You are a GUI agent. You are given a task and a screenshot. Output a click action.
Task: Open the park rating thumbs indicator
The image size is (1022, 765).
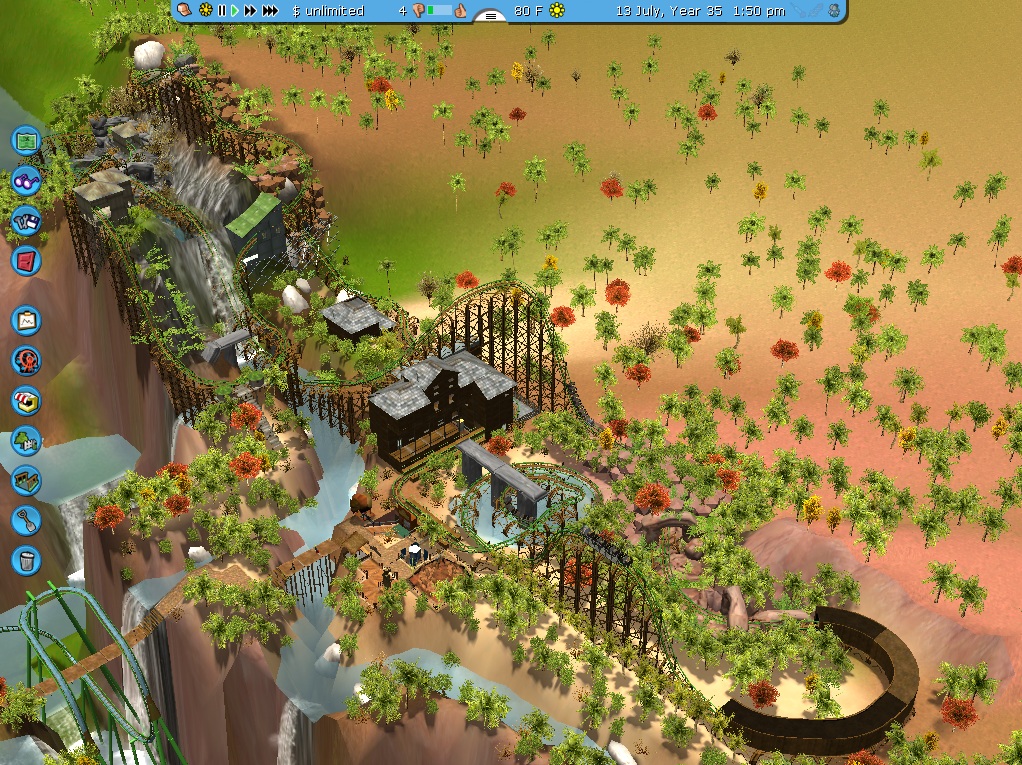(460, 11)
